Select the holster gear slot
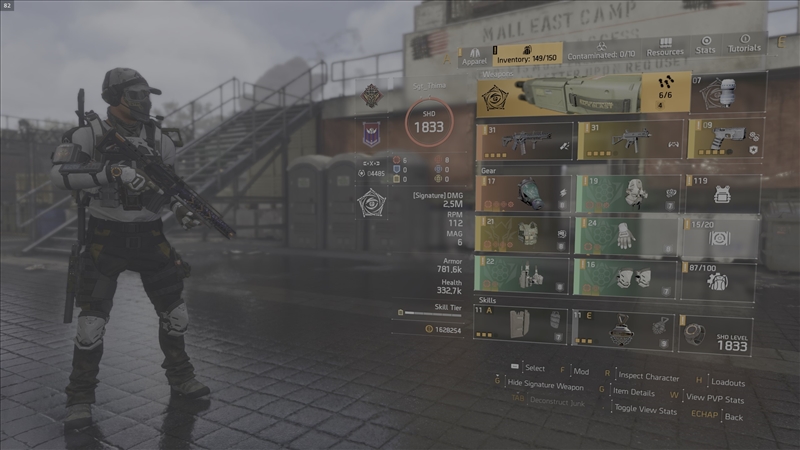800x450 pixels. tap(525, 277)
